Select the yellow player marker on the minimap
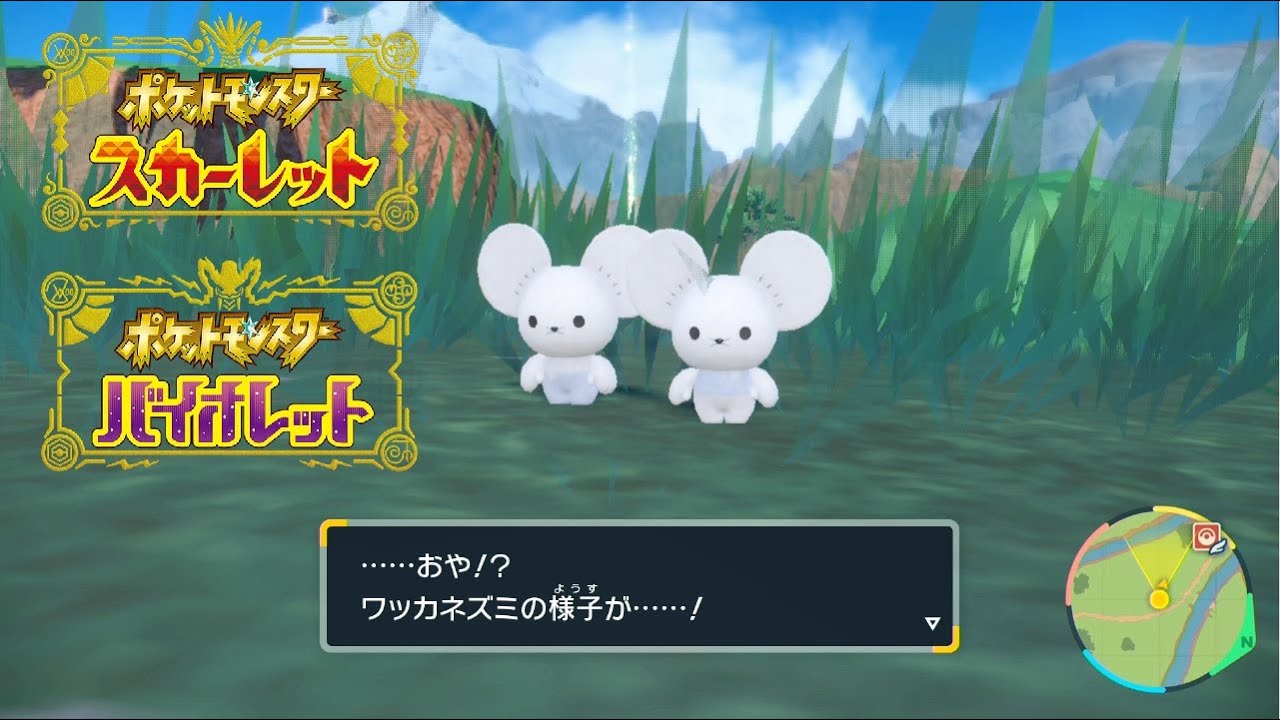The width and height of the screenshot is (1280, 720). [1159, 599]
